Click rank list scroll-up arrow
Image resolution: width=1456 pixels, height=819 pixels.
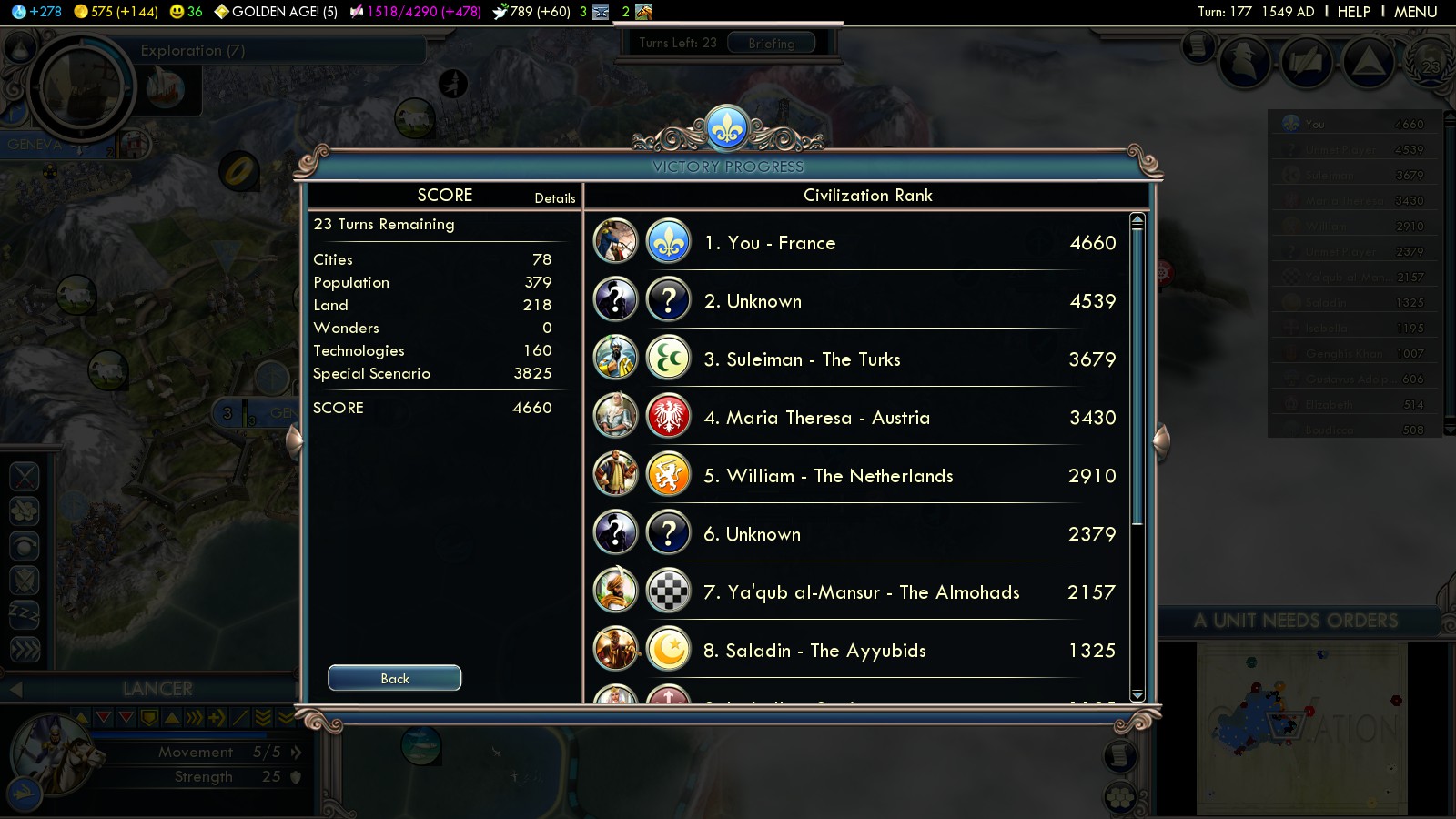(1137, 220)
